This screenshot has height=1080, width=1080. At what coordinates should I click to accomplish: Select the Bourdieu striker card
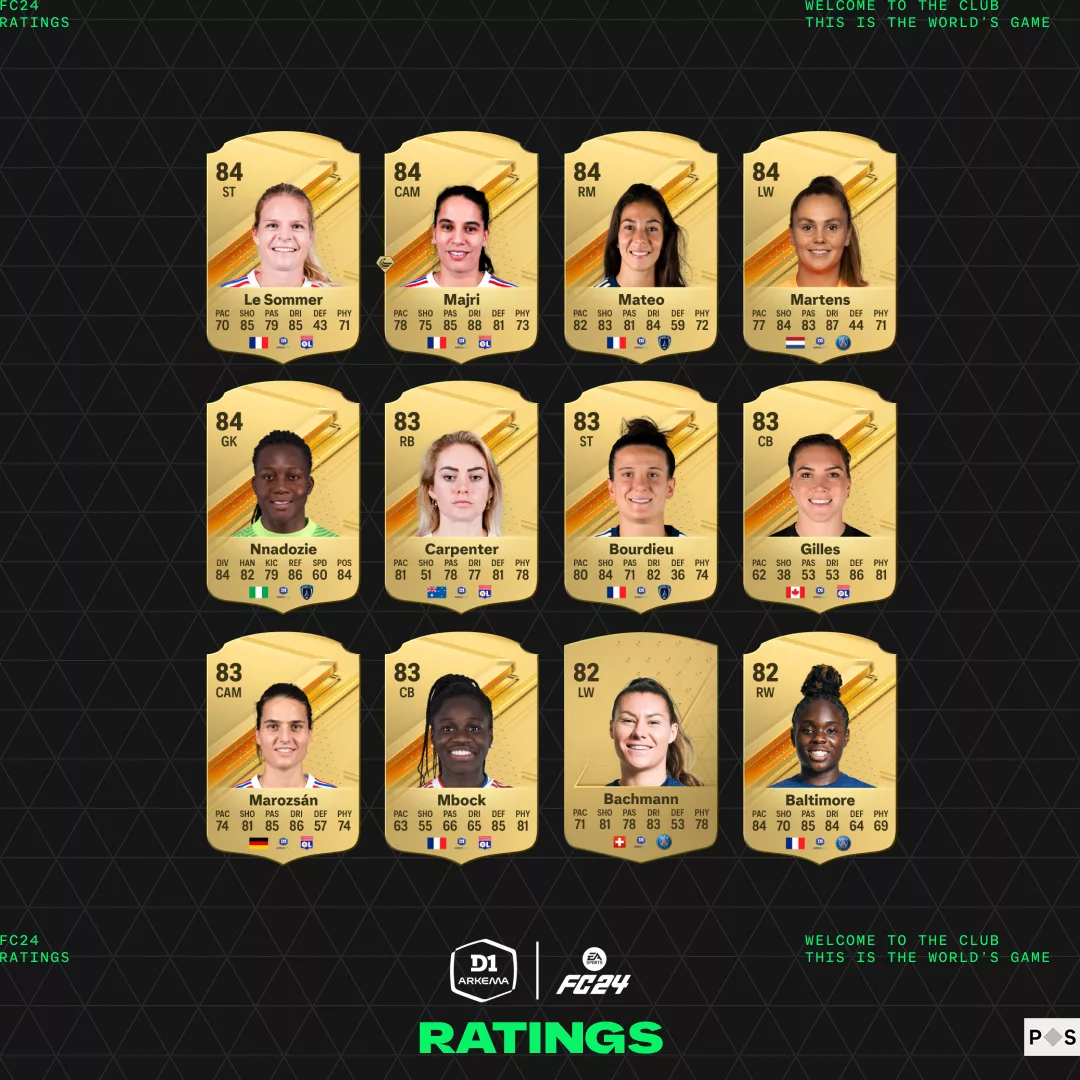(641, 495)
